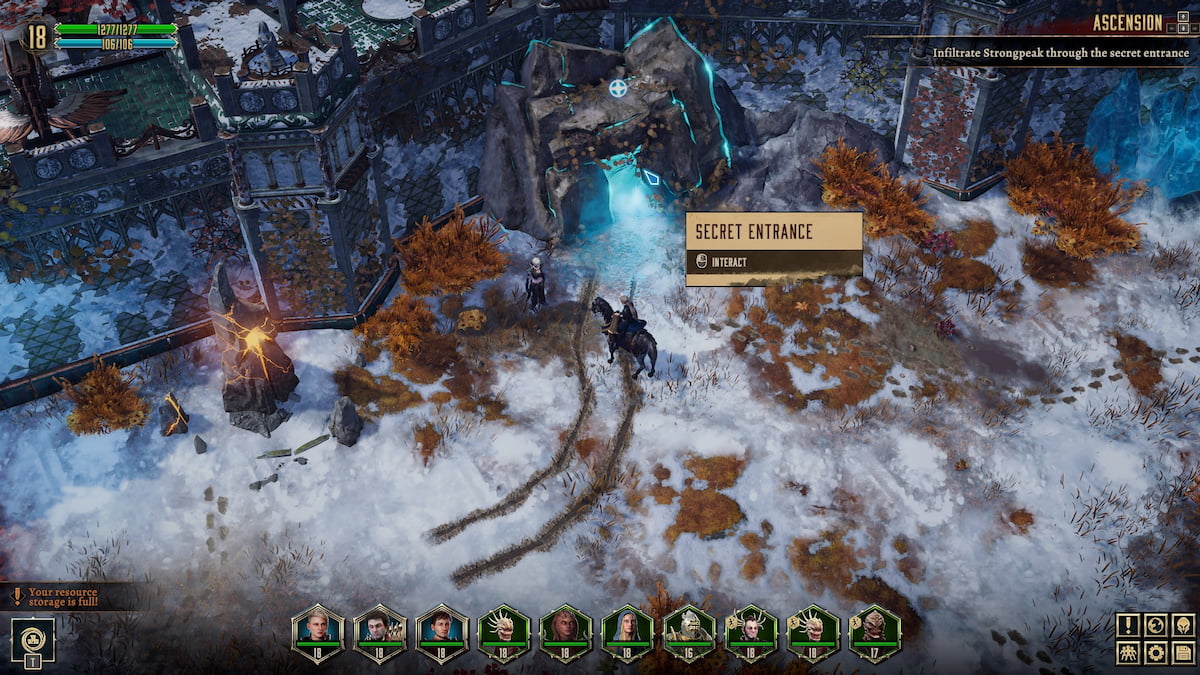
Task: Open the quest log exclamation mark button
Action: coord(1129,626)
